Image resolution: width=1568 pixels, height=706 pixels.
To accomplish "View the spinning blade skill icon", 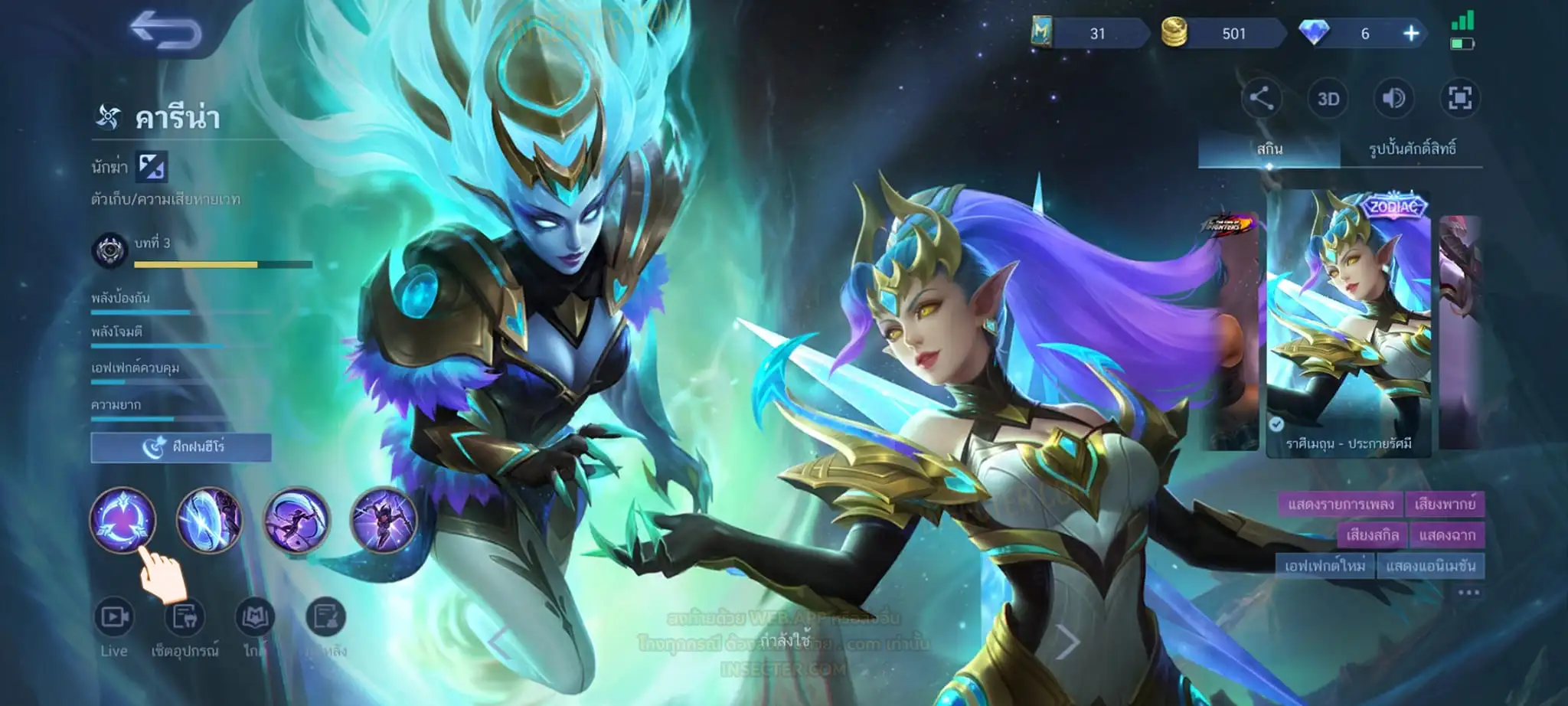I will coord(210,520).
